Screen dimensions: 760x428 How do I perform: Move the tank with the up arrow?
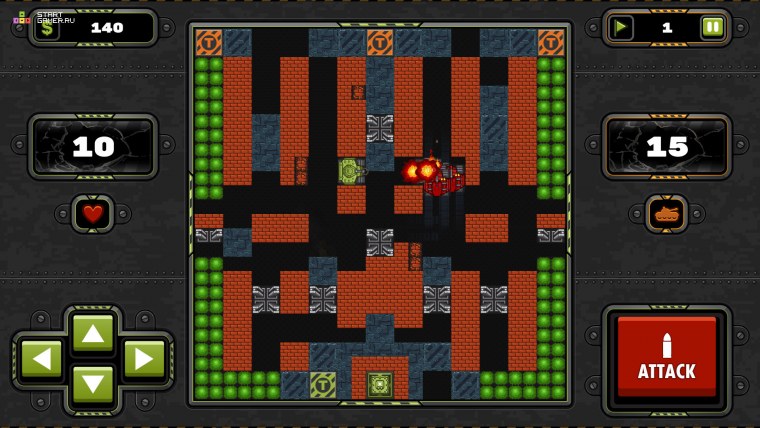pyautogui.click(x=93, y=332)
